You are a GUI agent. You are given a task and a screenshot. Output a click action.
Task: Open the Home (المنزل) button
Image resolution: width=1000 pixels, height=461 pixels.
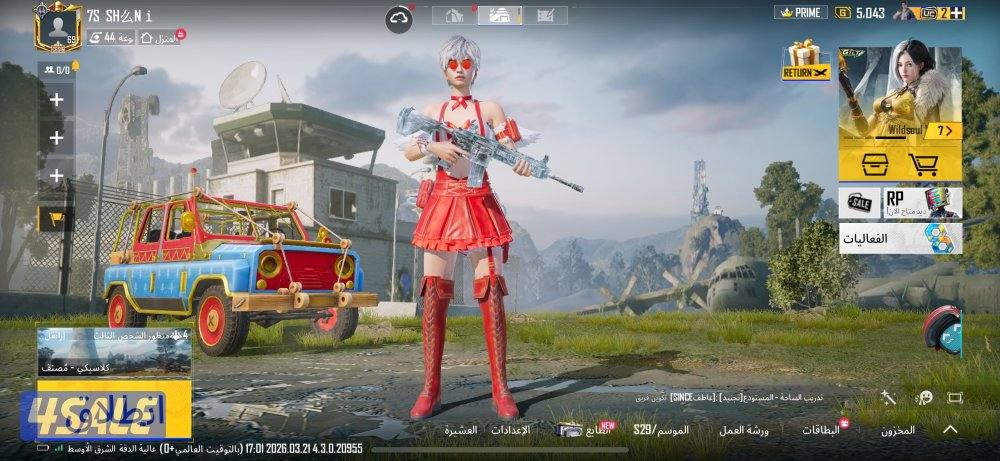coord(162,38)
